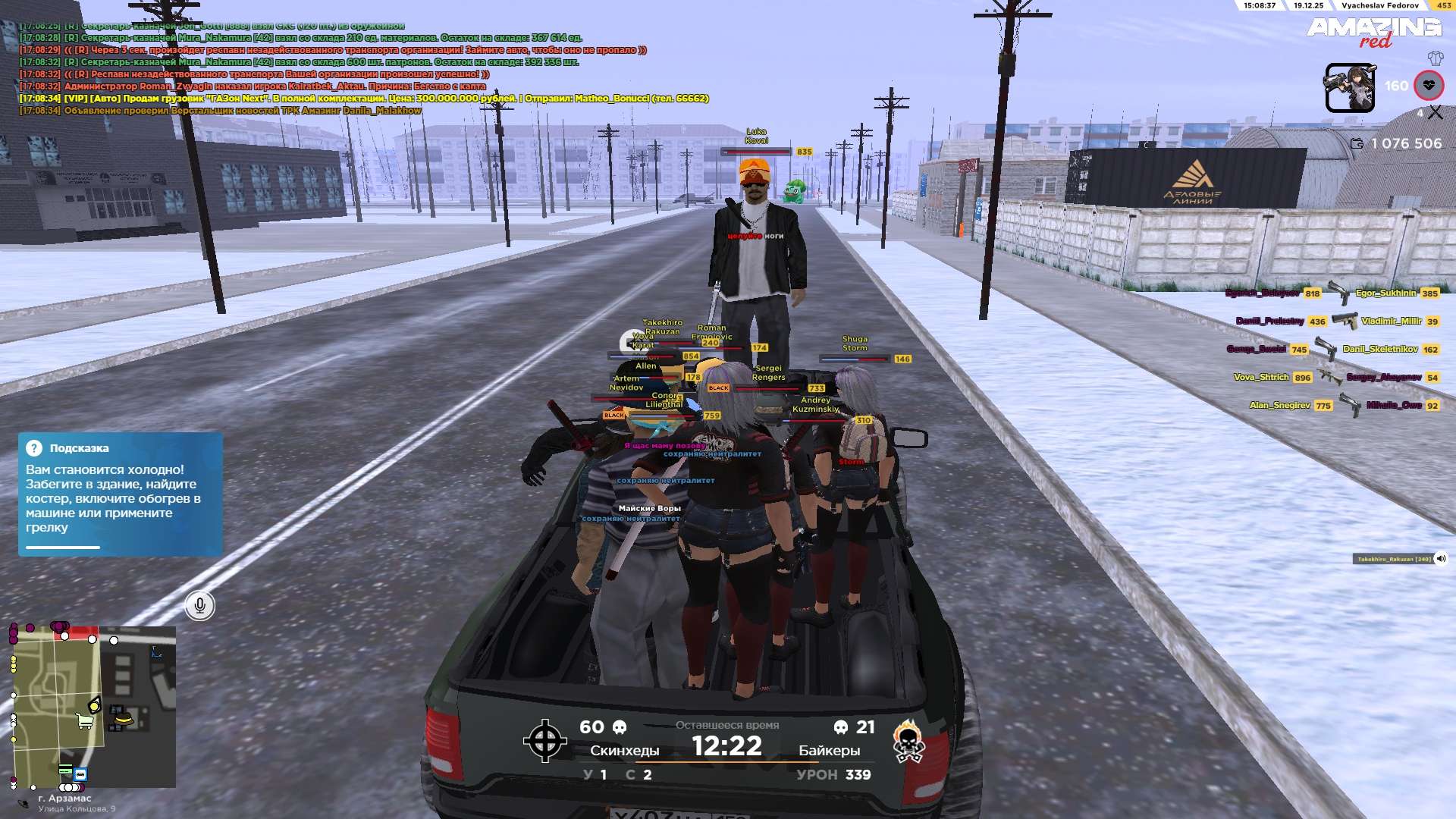This screenshot has width=1456, height=819.
Task: Click the Amazing red server logo
Action: coord(1373,32)
